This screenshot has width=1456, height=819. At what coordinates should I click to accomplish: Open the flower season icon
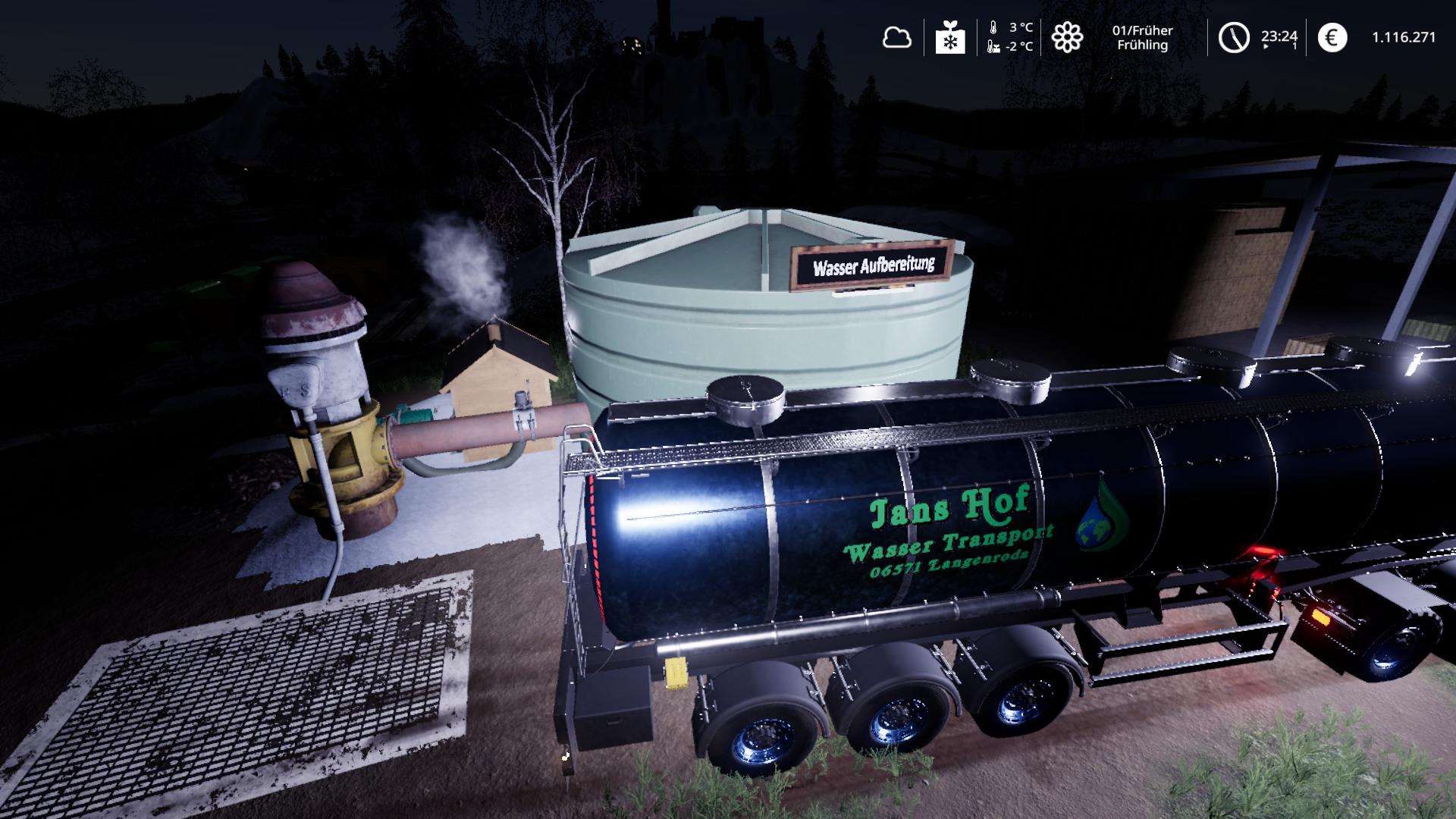[x=1067, y=37]
